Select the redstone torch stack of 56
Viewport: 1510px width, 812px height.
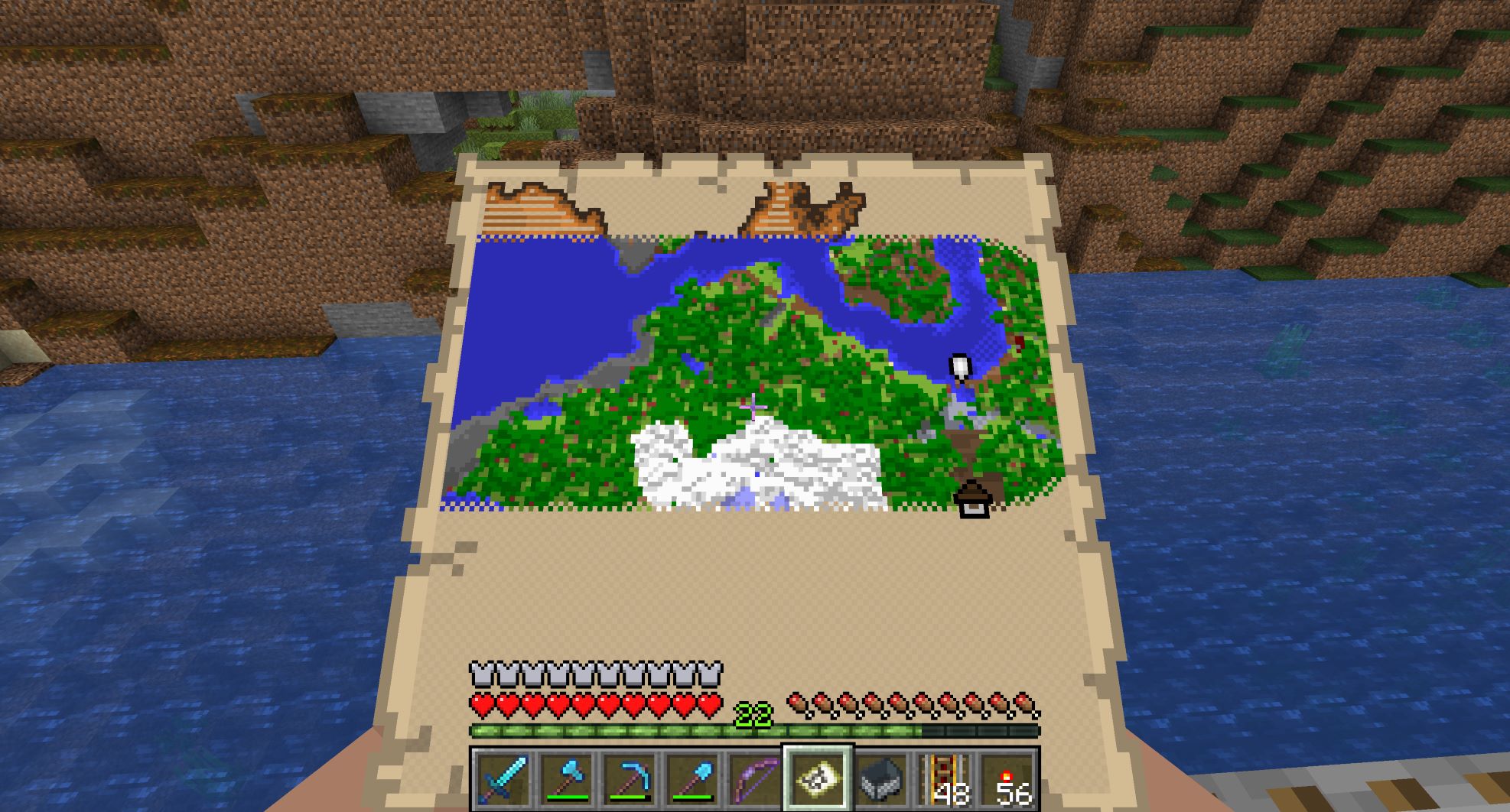pos(1008,779)
